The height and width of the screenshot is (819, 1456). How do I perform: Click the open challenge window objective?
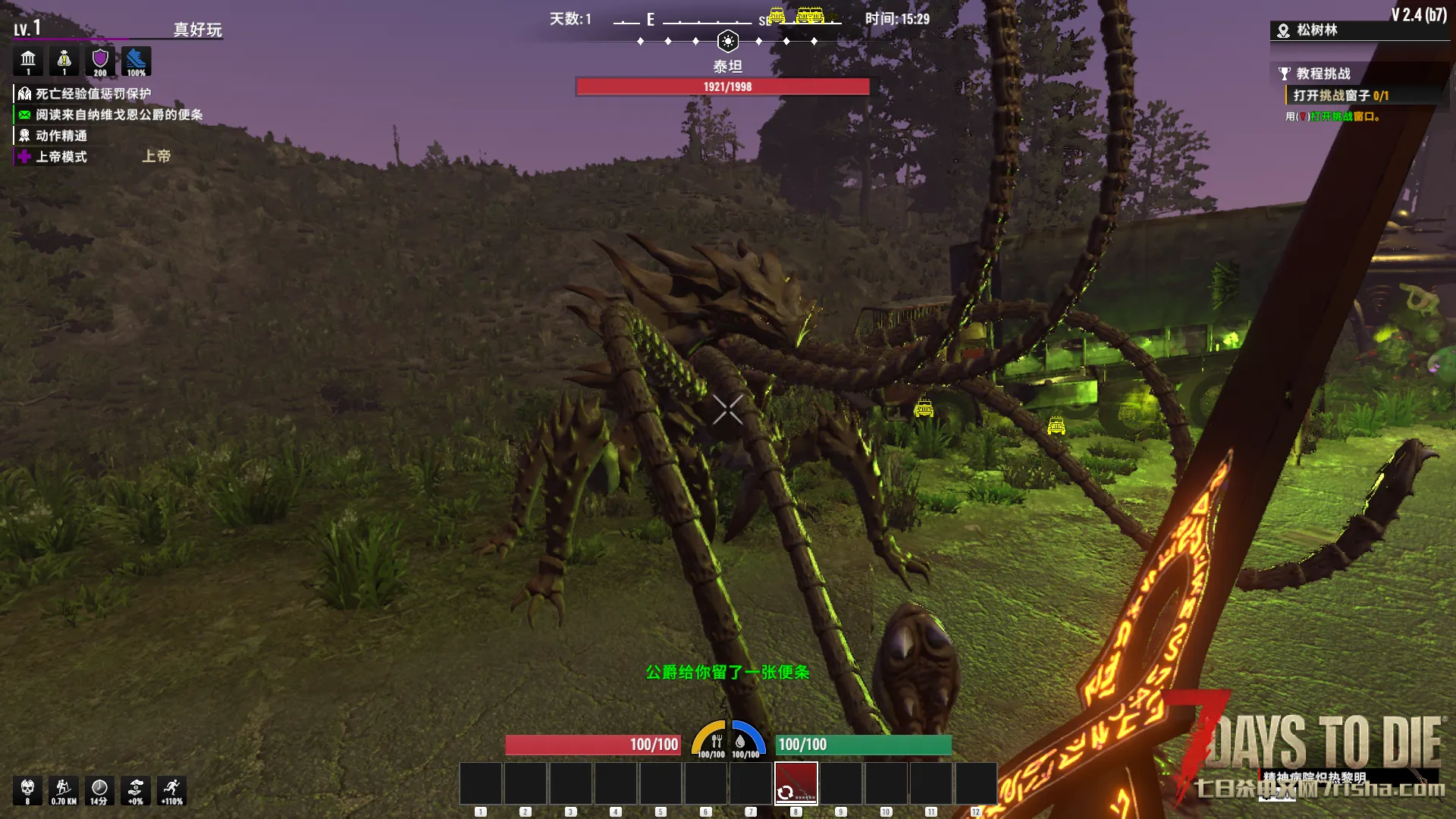[1340, 96]
